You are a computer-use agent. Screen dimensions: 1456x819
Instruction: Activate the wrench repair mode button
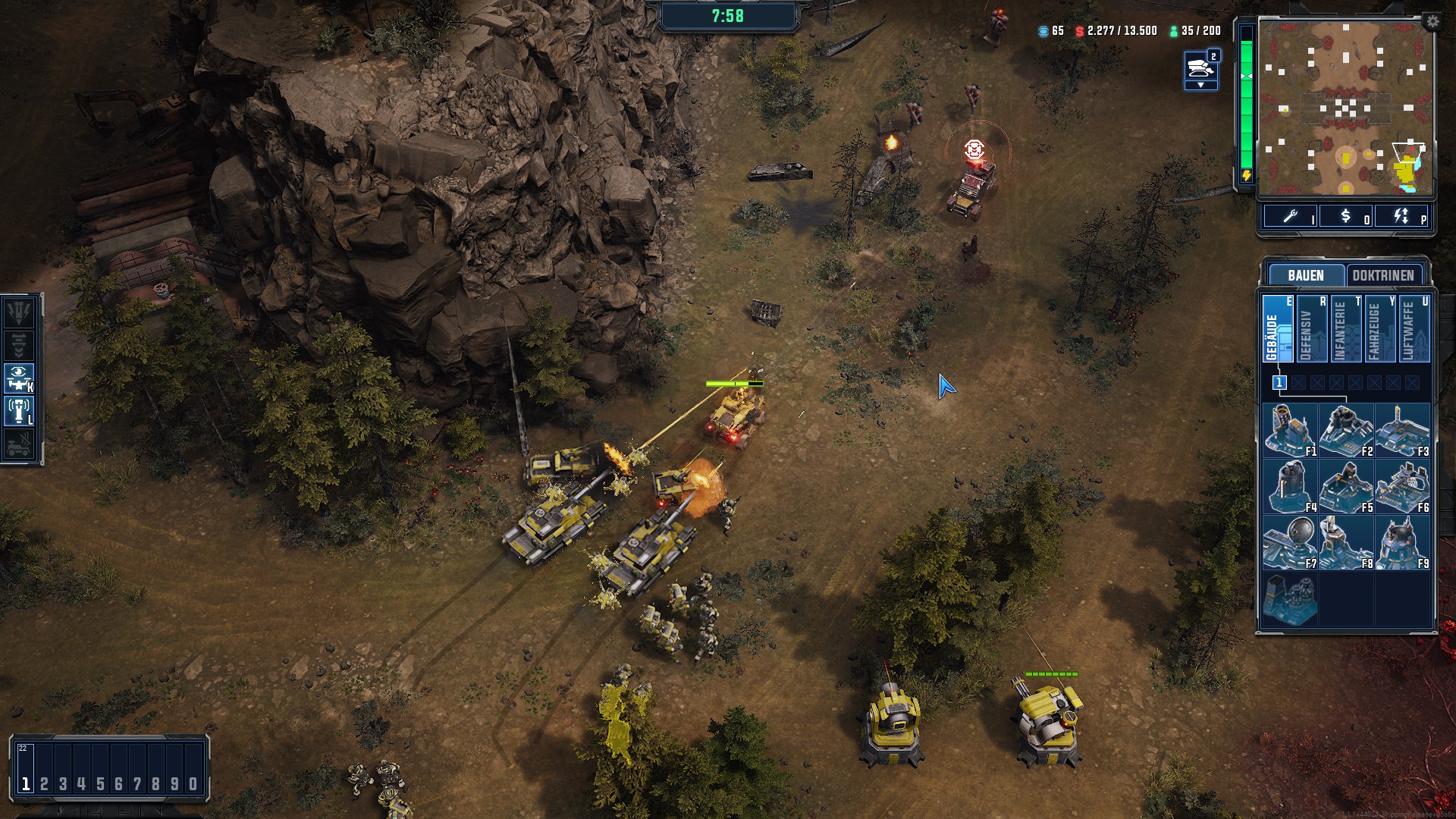click(1290, 217)
